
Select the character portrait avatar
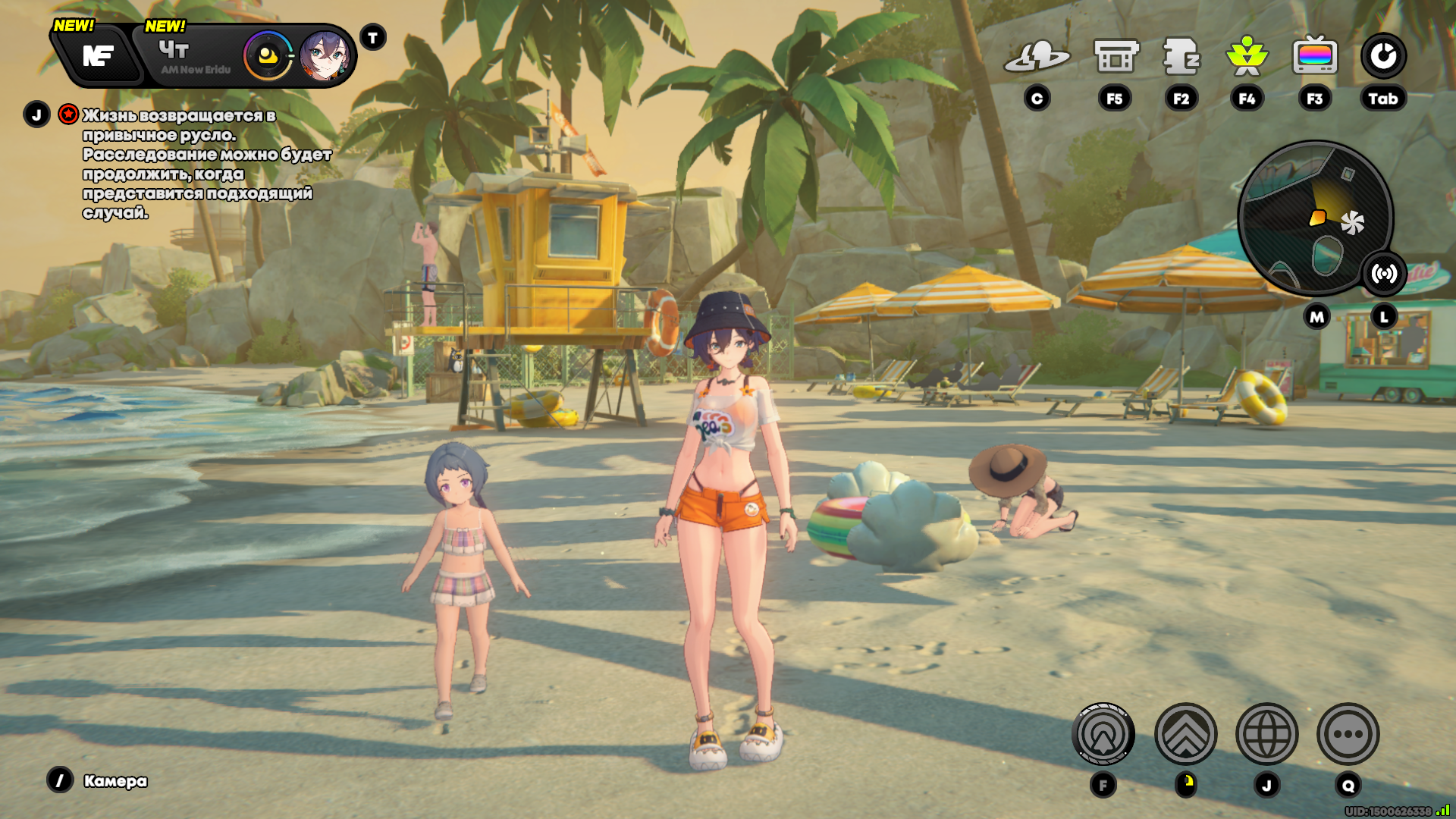click(x=325, y=56)
